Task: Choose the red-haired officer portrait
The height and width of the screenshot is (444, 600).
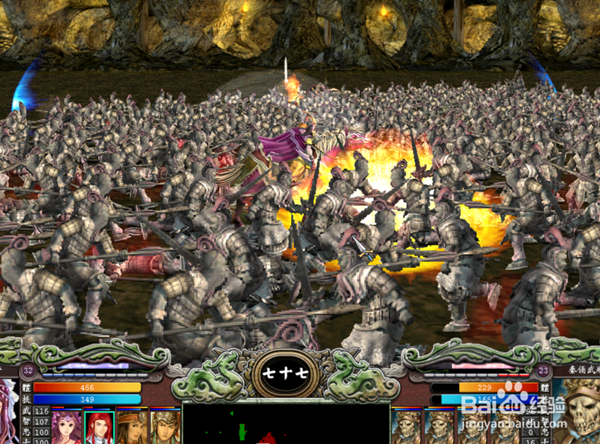Action: pos(99,426)
